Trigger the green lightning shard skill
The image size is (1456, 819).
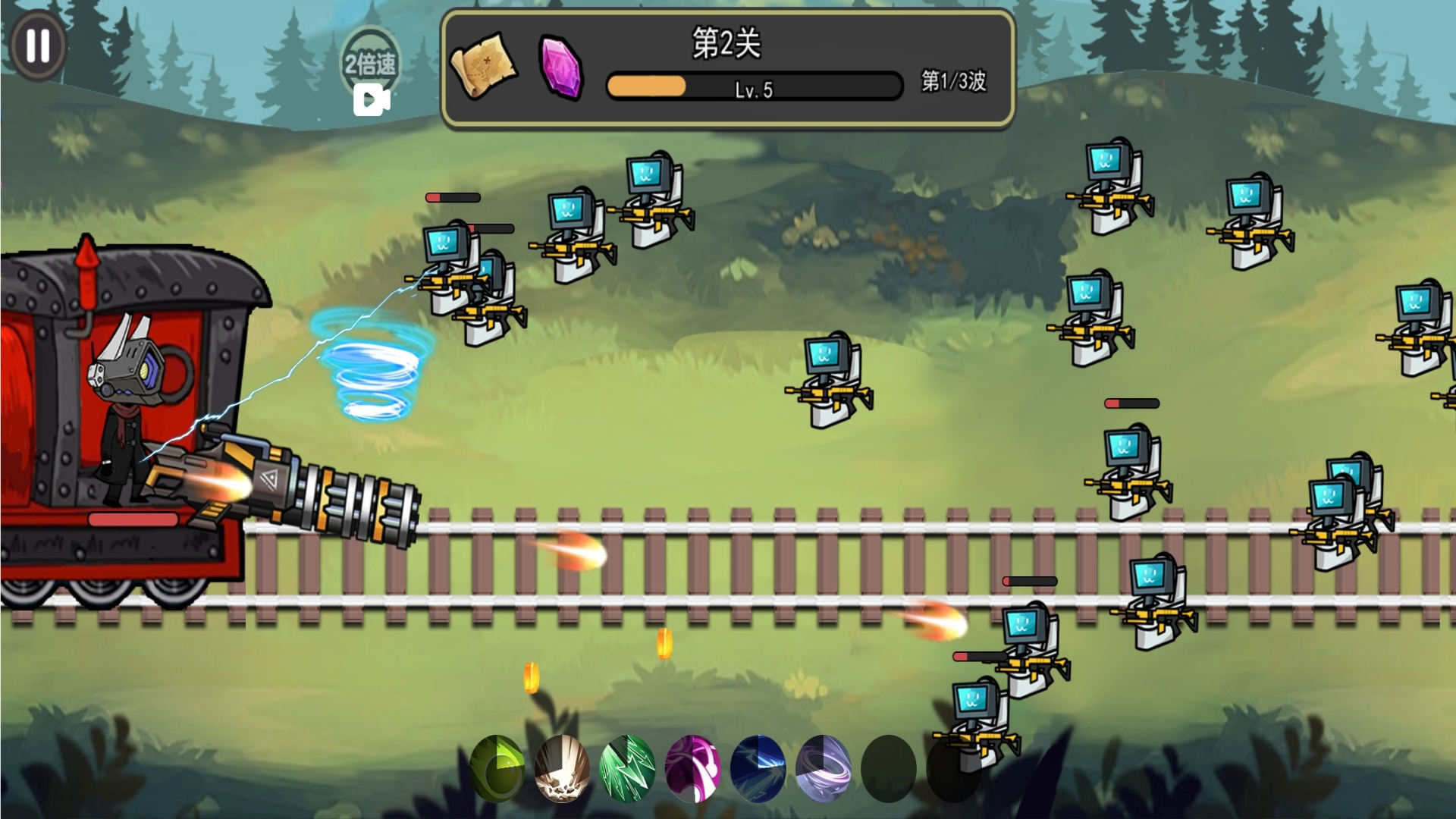tap(627, 768)
